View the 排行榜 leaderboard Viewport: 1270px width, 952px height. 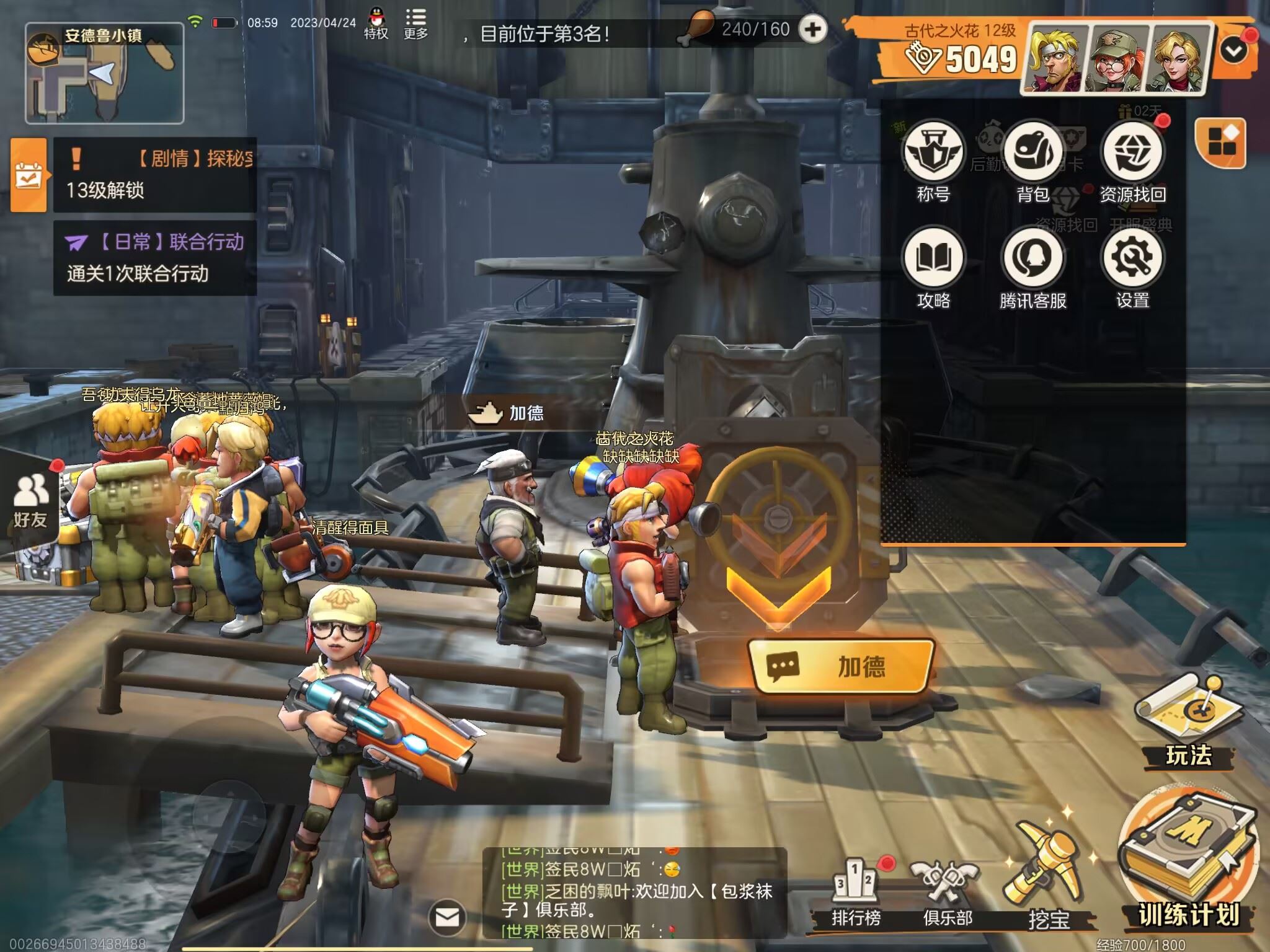click(x=856, y=889)
